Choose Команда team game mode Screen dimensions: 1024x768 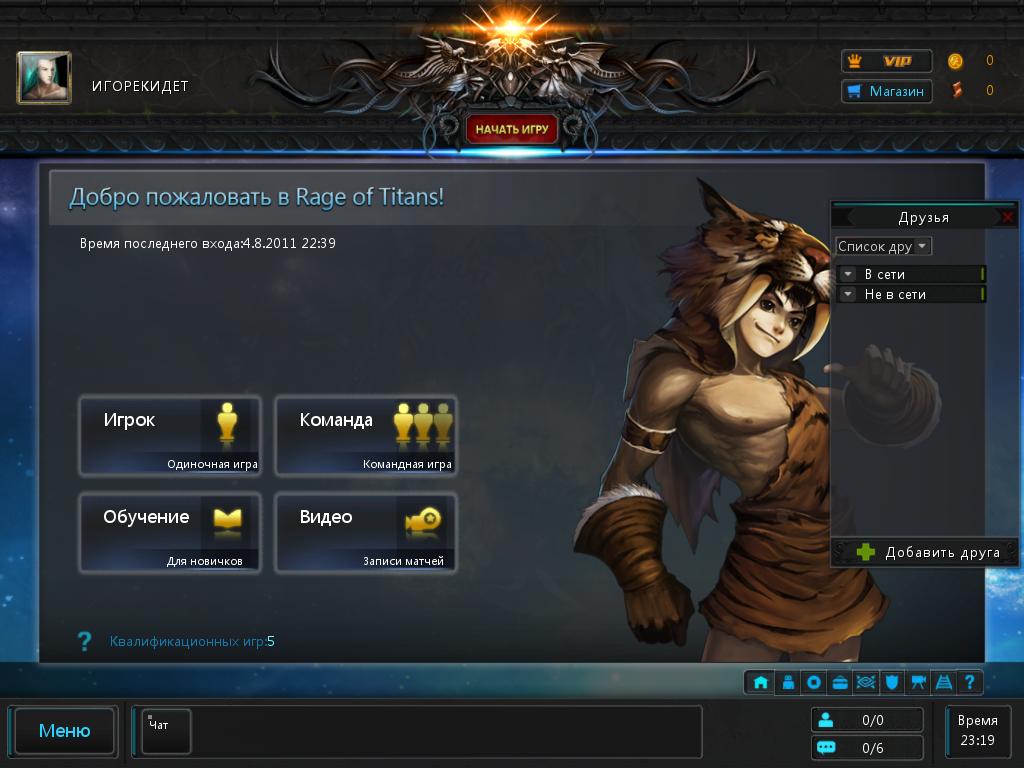coord(365,435)
